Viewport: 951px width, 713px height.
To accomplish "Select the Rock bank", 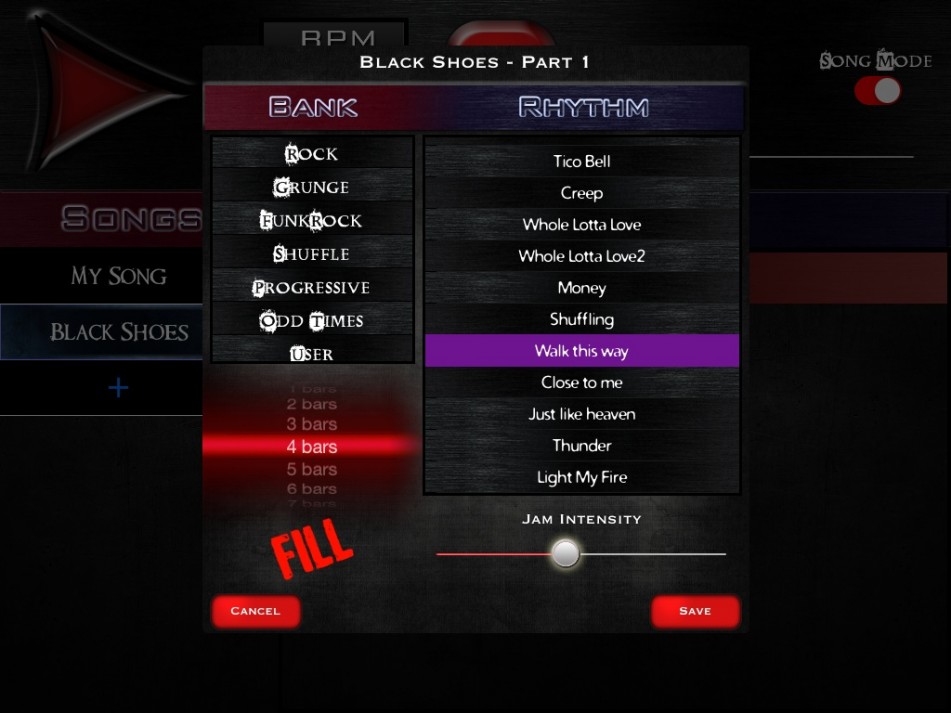I will point(312,154).
